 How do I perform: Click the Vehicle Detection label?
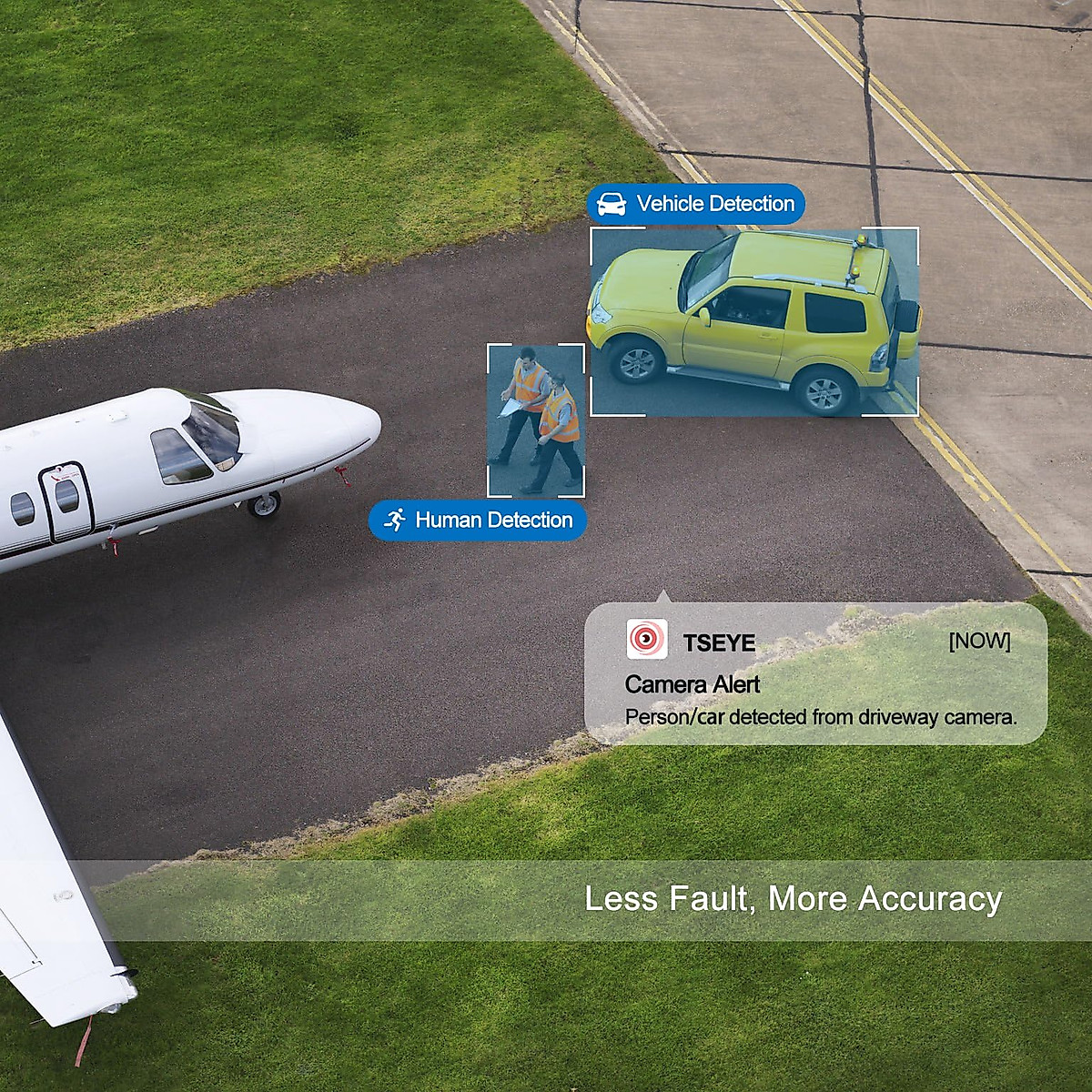click(696, 204)
